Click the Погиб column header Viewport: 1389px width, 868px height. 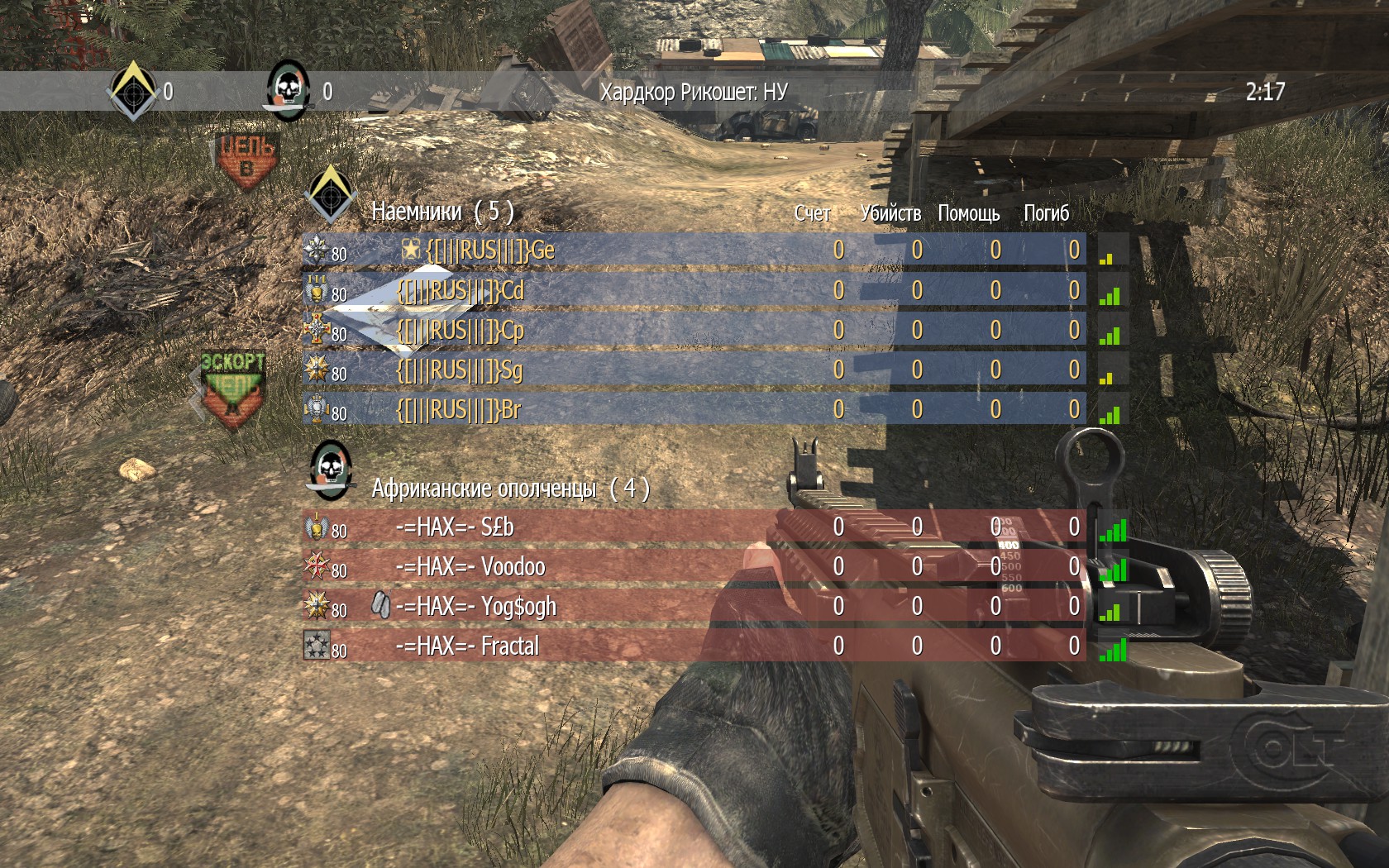coord(1046,213)
